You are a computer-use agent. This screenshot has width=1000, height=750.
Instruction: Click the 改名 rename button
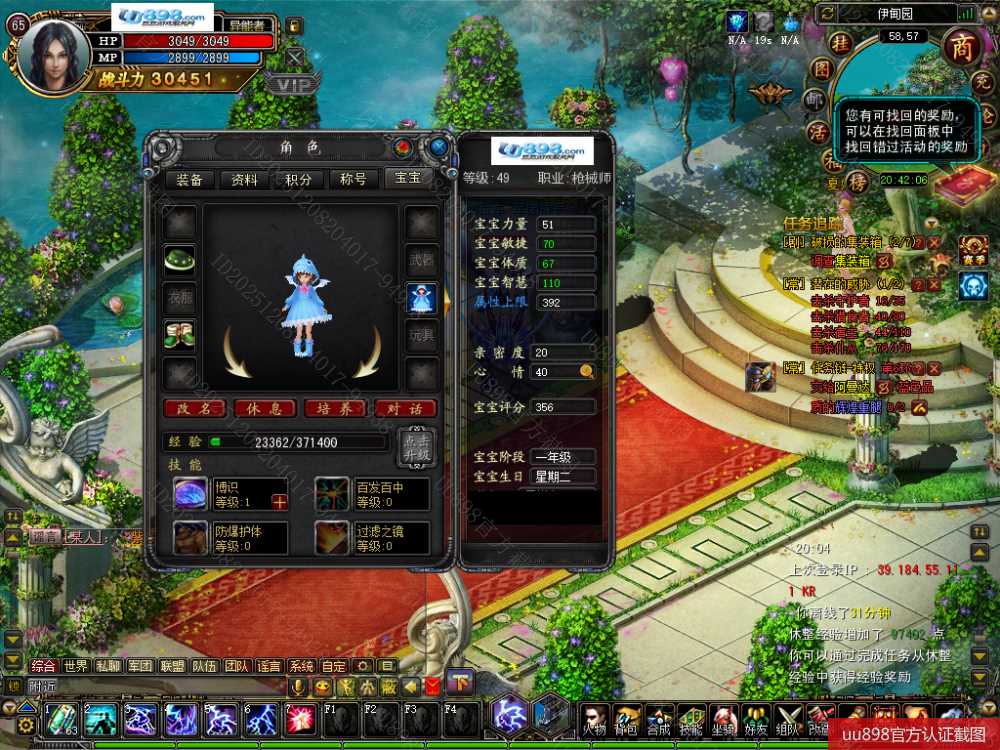tap(194, 408)
